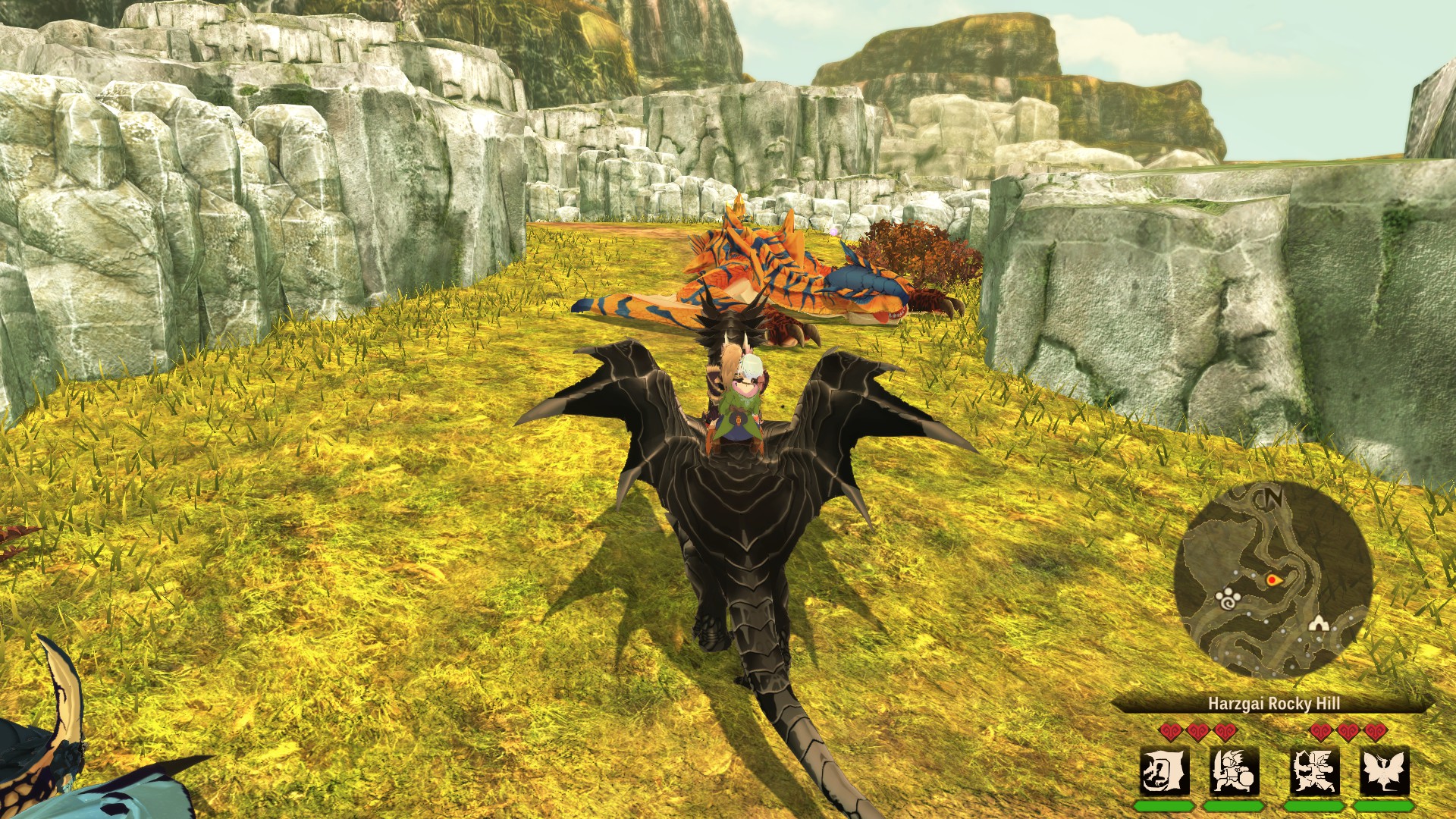Choose the sword and shield rider icon

pyautogui.click(x=1235, y=772)
